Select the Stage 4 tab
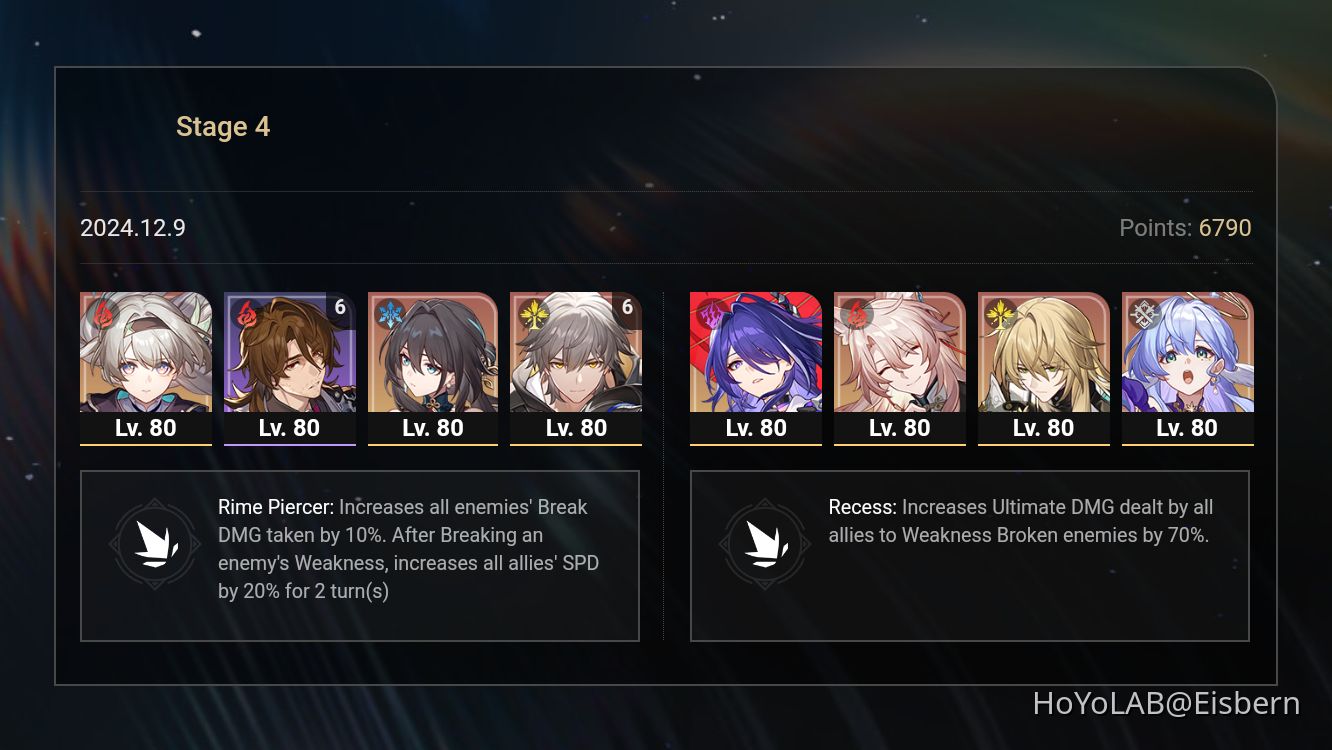Viewport: 1332px width, 750px height. click(222, 126)
